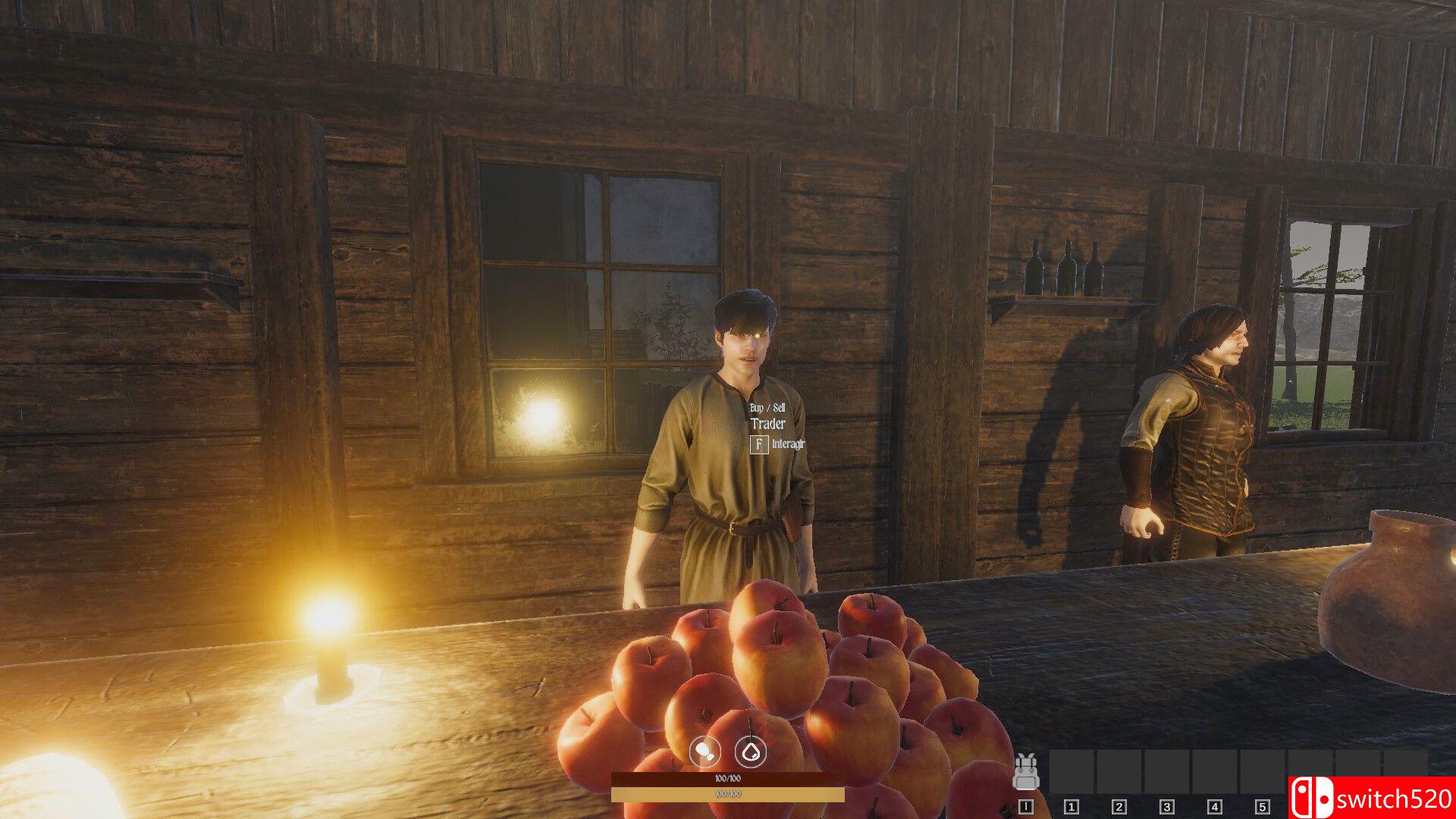This screenshot has height=819, width=1456.
Task: Click the hunger drumstick status icon
Action: point(704,752)
